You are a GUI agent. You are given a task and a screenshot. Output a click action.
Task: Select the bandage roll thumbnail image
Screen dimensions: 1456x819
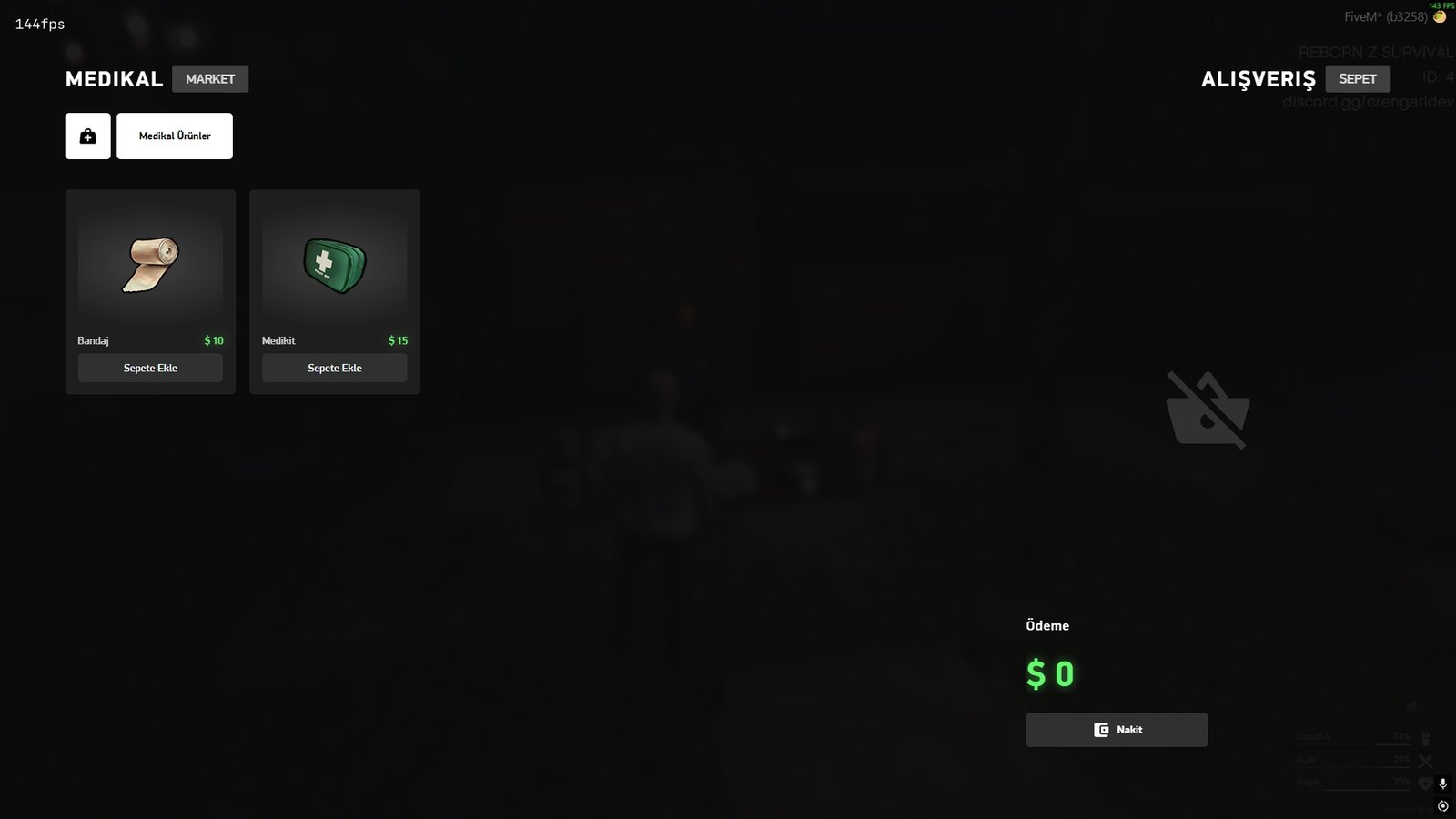click(149, 265)
